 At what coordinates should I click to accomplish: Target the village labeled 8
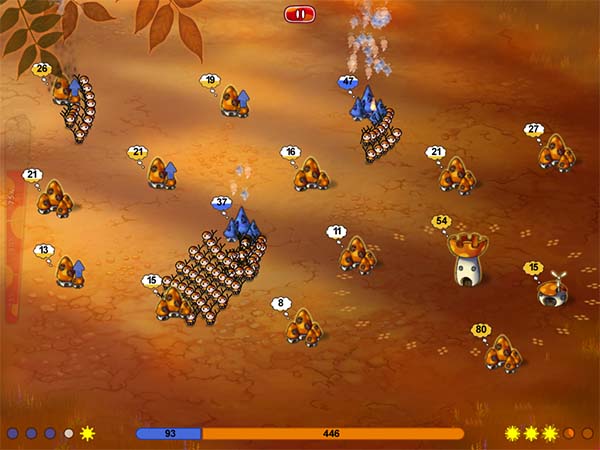coord(303,325)
